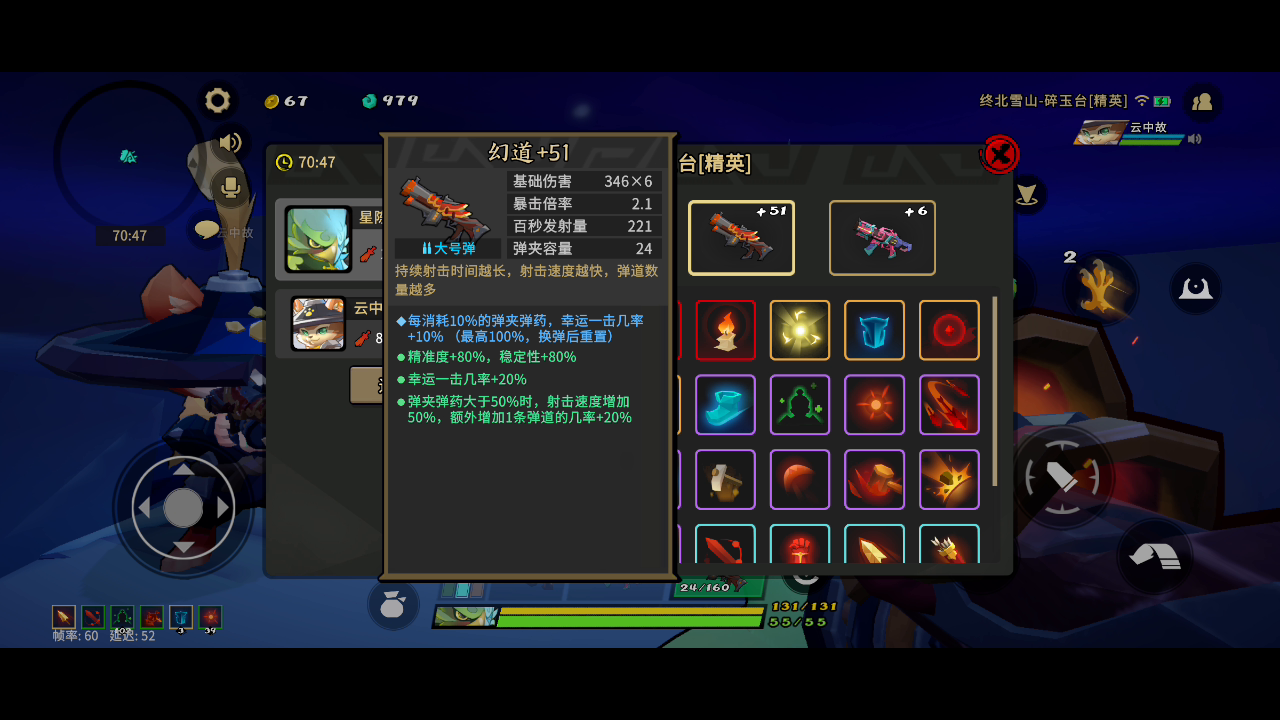Open the settings gear

(x=217, y=100)
